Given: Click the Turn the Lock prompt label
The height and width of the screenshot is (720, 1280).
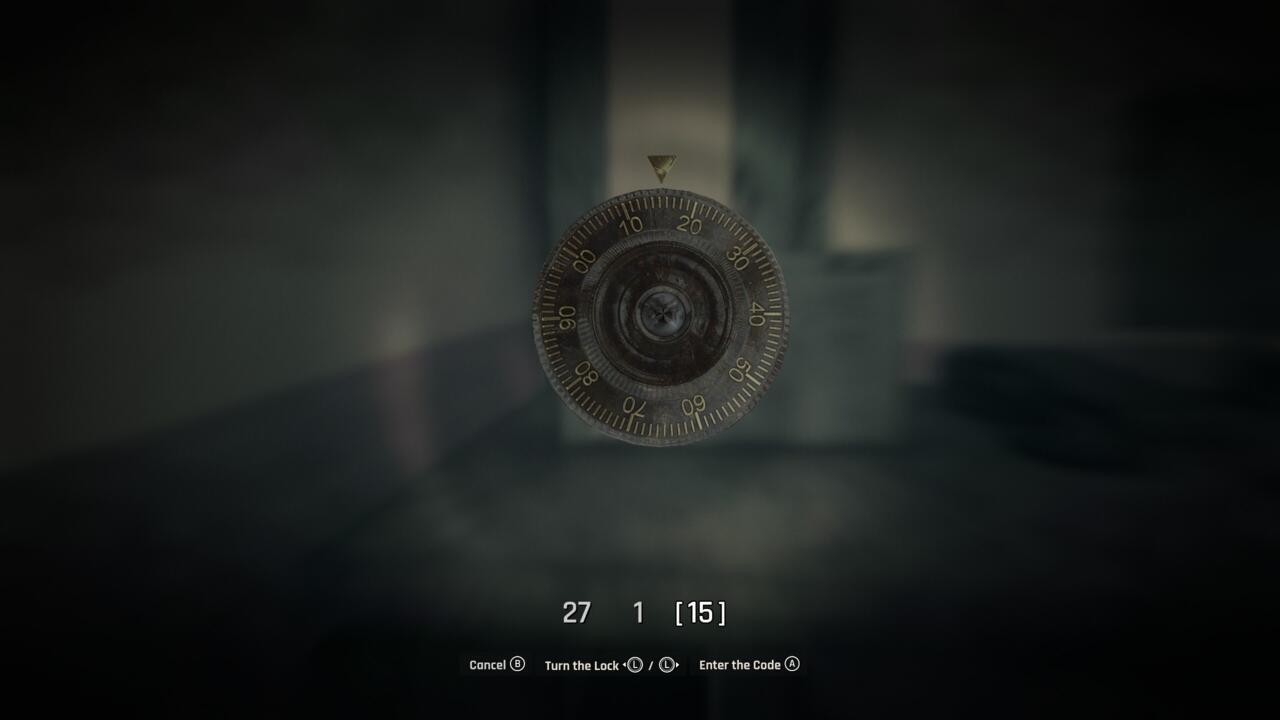Looking at the screenshot, I should (581, 664).
